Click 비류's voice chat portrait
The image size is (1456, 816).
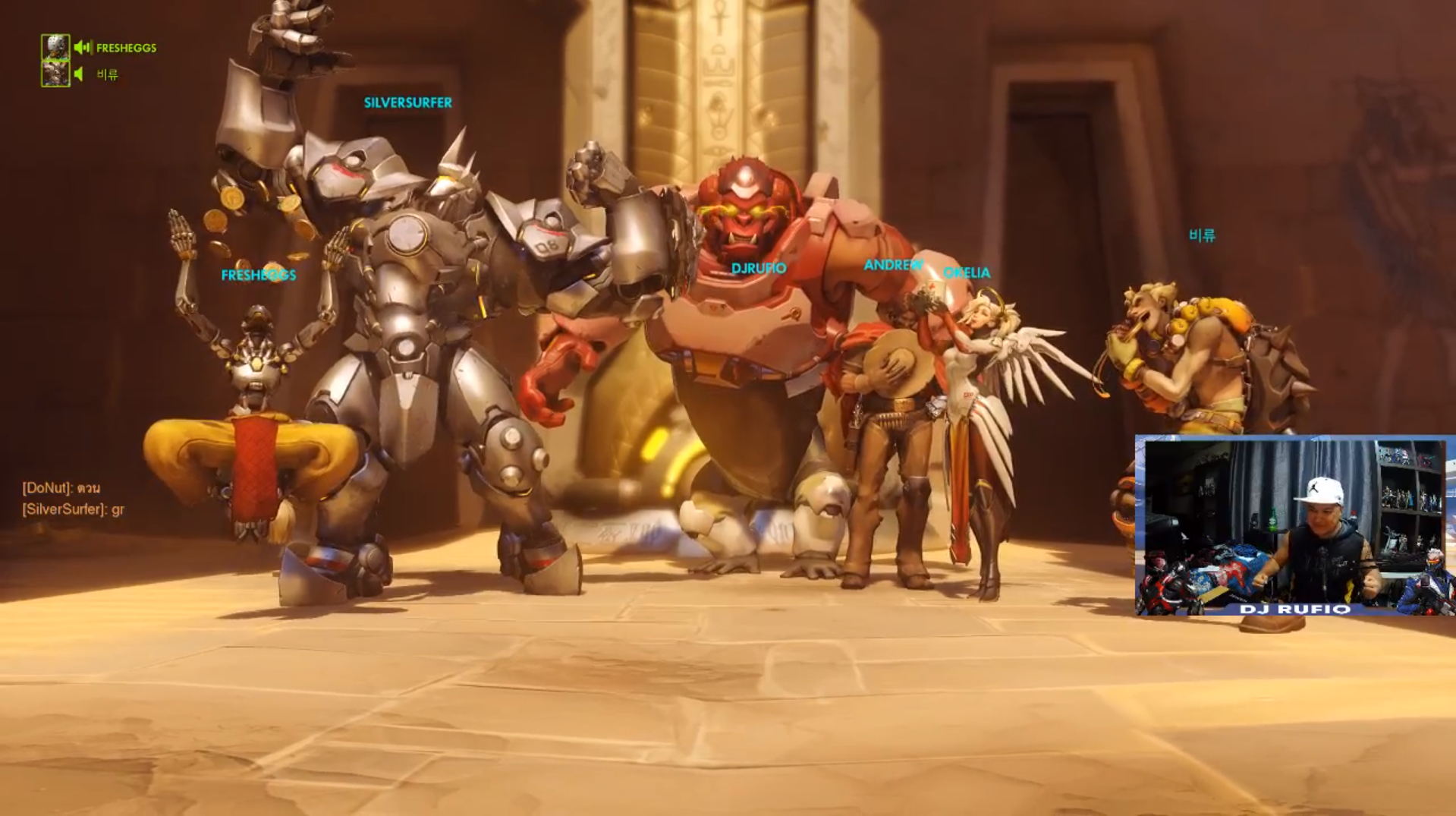pos(55,74)
